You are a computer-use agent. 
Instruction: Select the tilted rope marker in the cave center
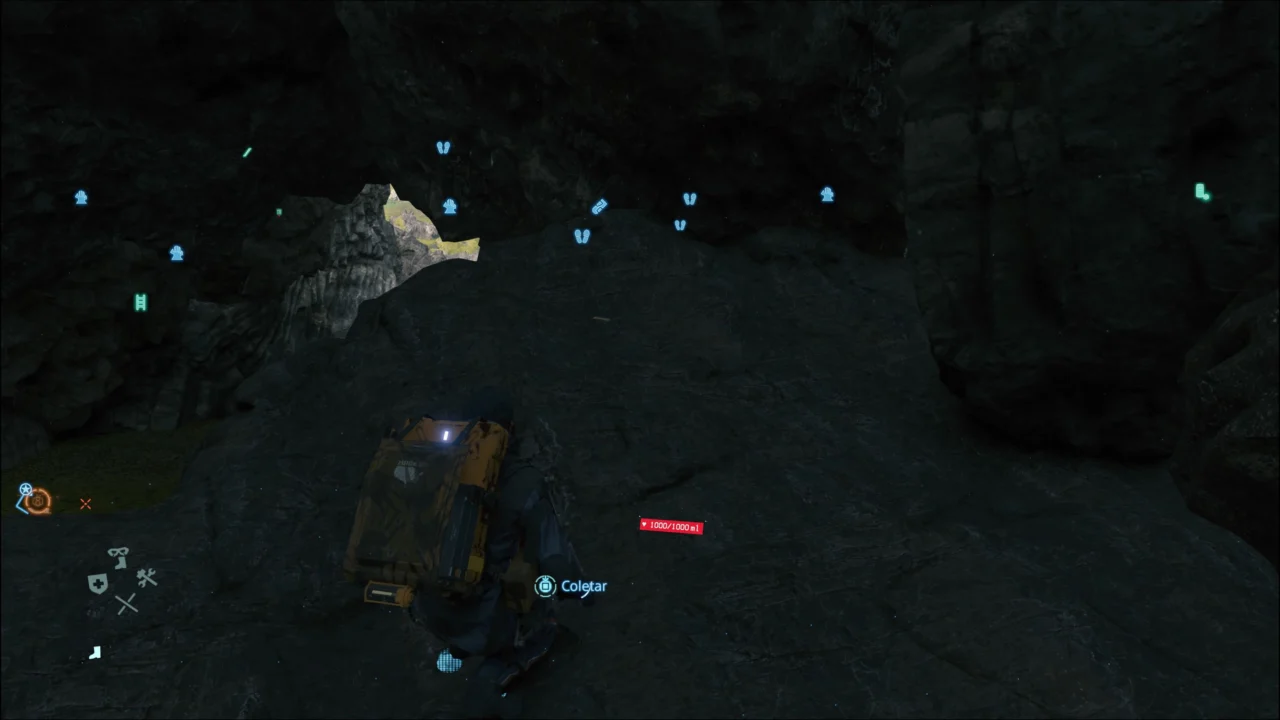point(598,207)
